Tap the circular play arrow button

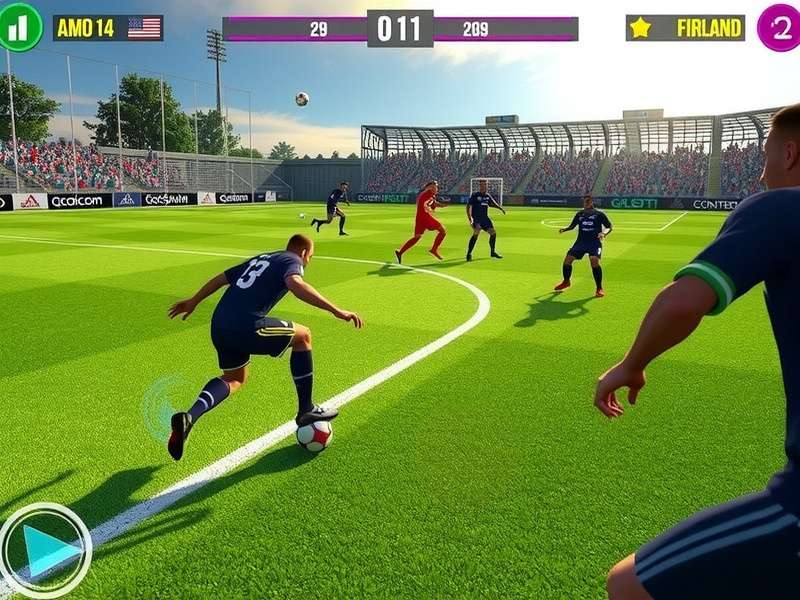coord(46,549)
